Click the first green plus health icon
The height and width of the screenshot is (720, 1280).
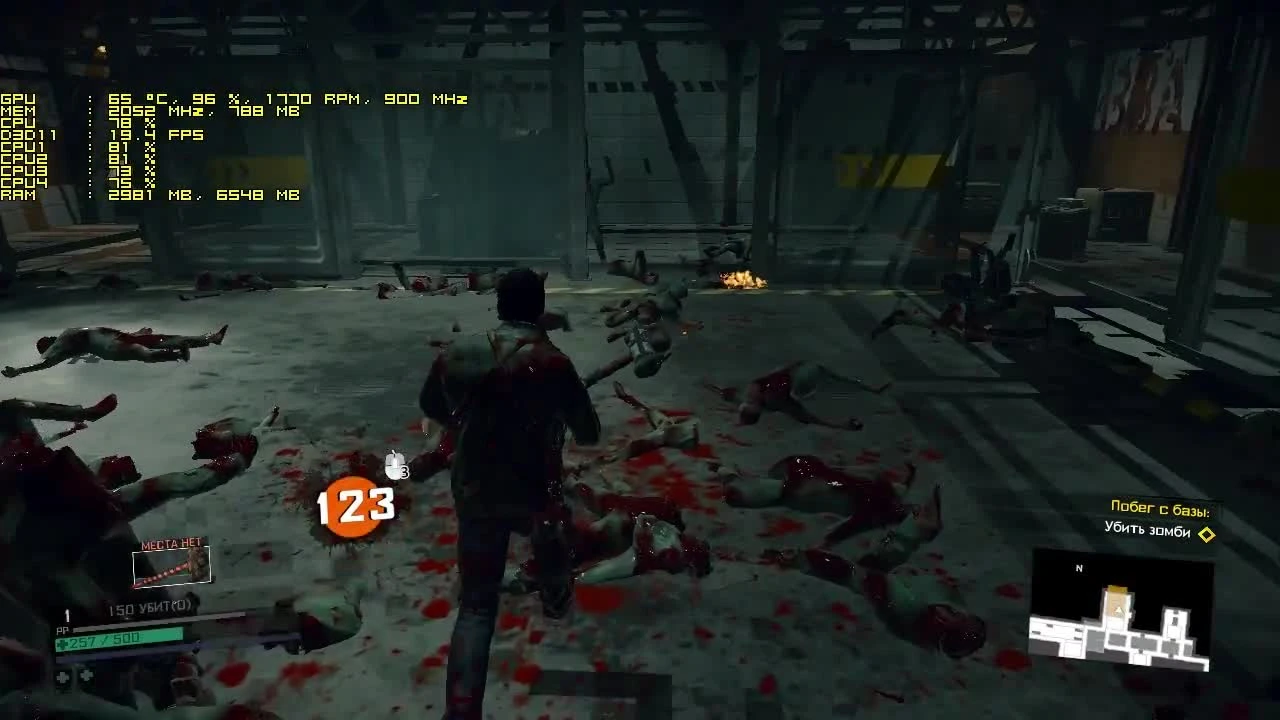click(61, 676)
